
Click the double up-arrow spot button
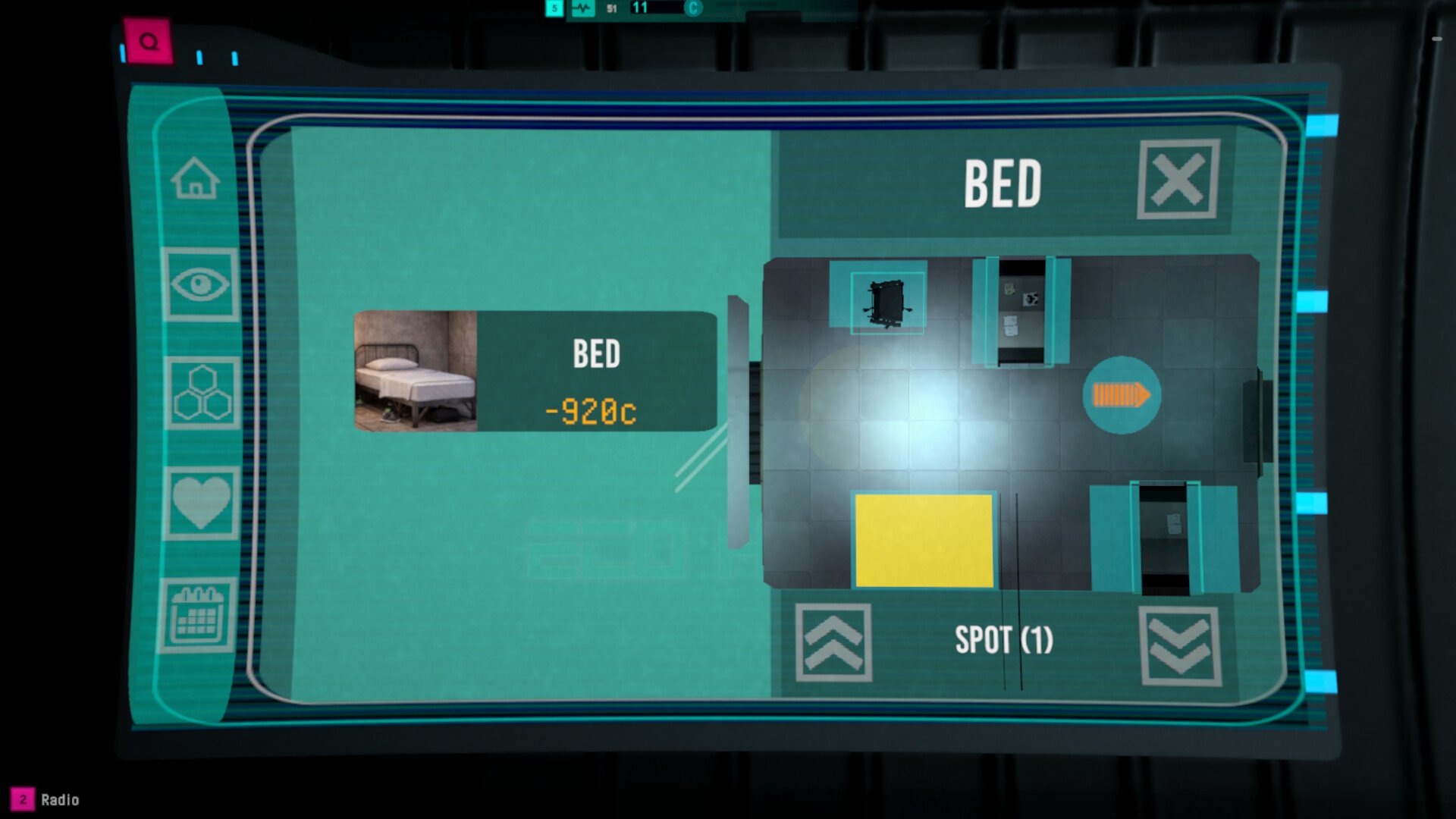click(833, 642)
